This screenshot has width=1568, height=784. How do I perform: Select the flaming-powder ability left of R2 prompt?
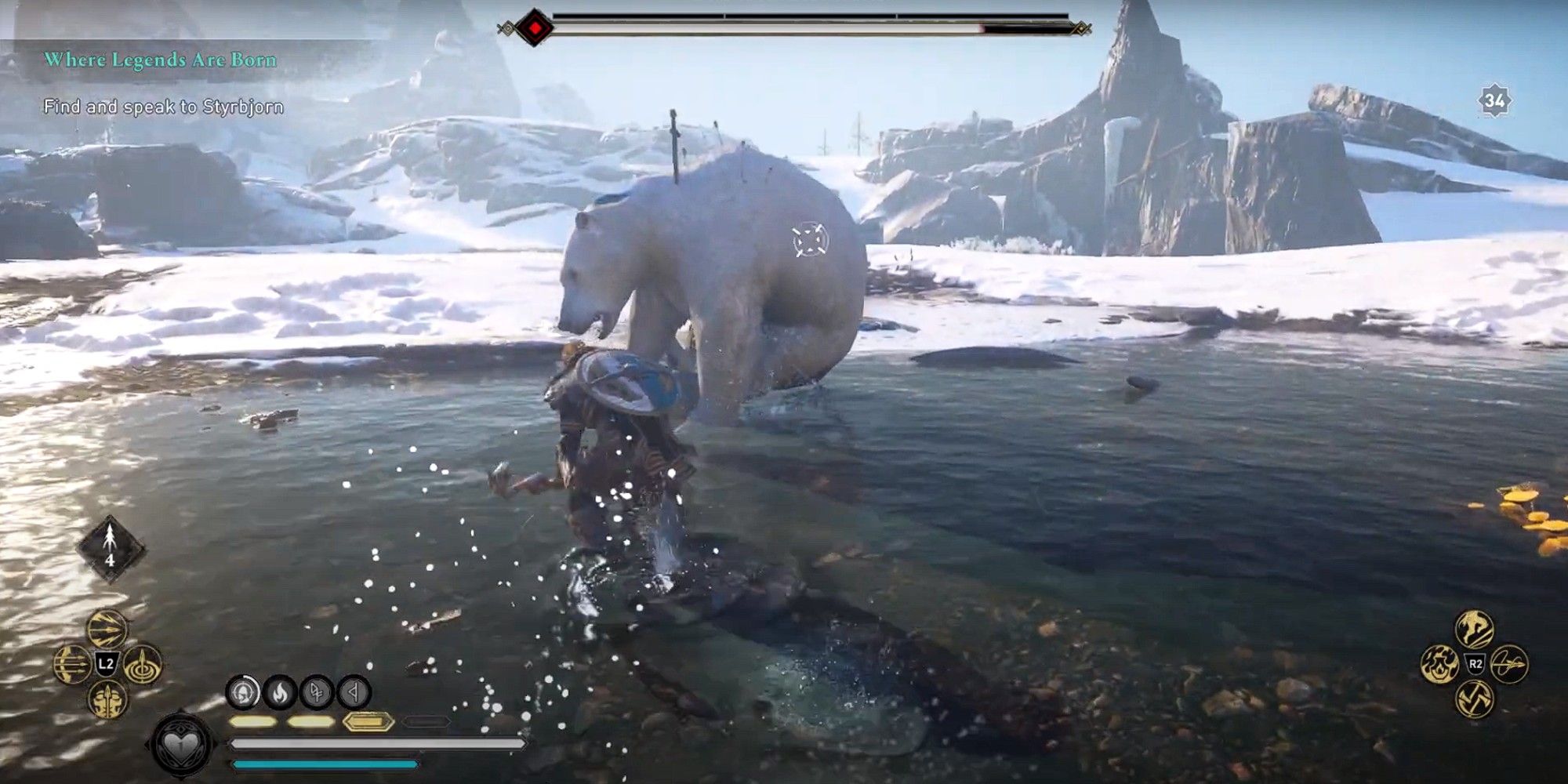(x=1440, y=664)
